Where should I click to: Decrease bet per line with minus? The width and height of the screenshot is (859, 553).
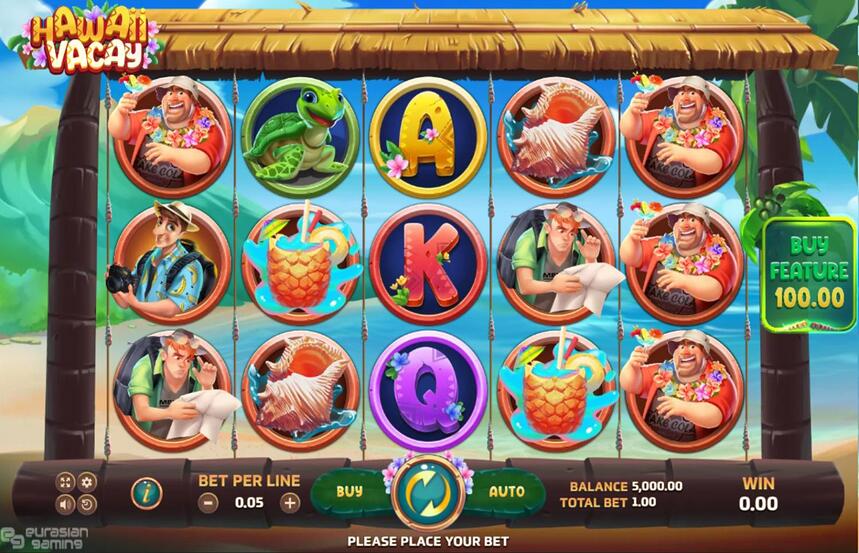click(209, 503)
